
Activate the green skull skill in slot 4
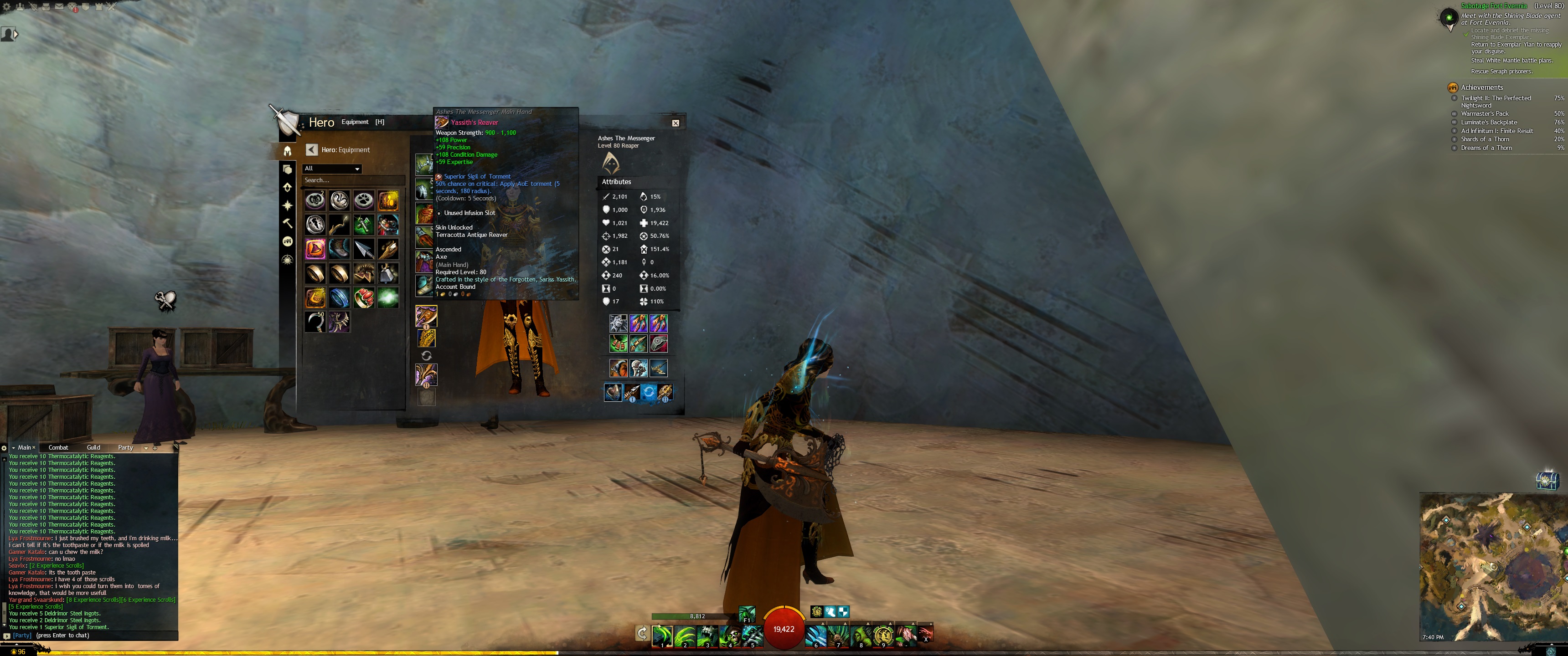click(730, 636)
